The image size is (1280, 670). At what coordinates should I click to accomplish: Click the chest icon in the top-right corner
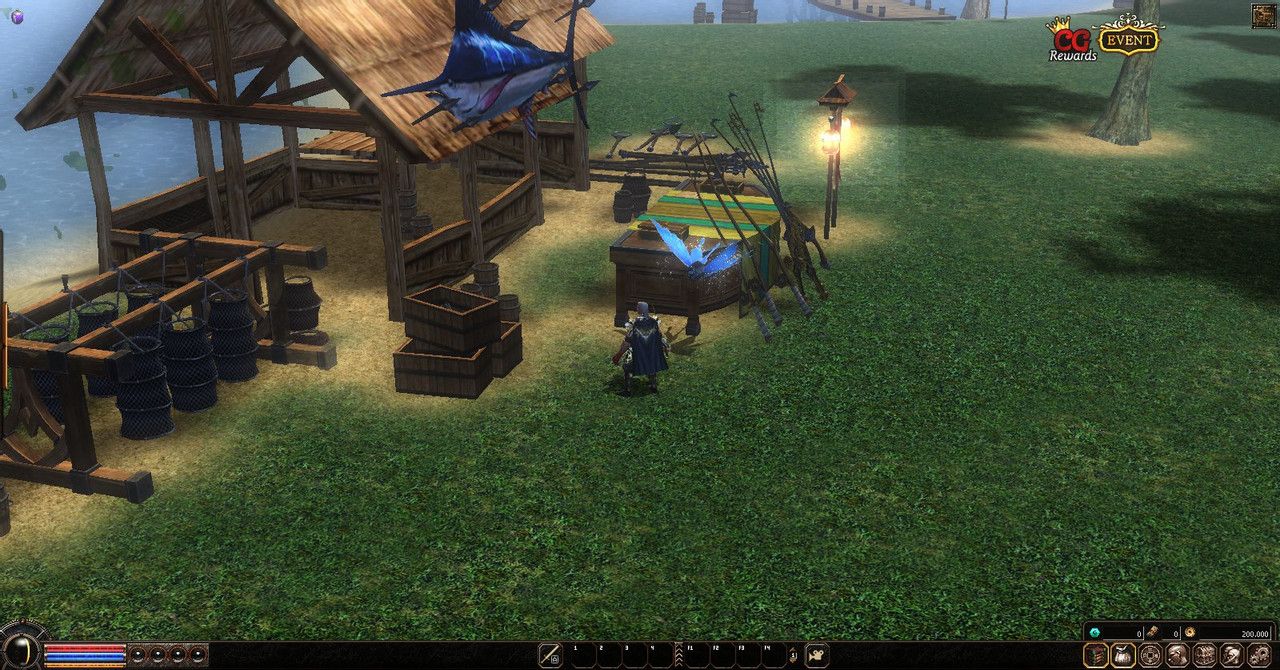pyautogui.click(x=1263, y=16)
